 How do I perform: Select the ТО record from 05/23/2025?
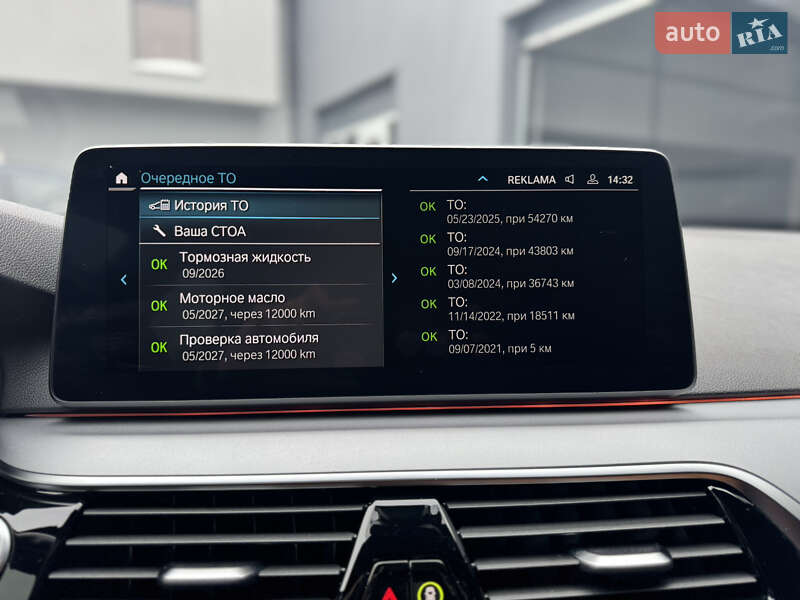510,211
